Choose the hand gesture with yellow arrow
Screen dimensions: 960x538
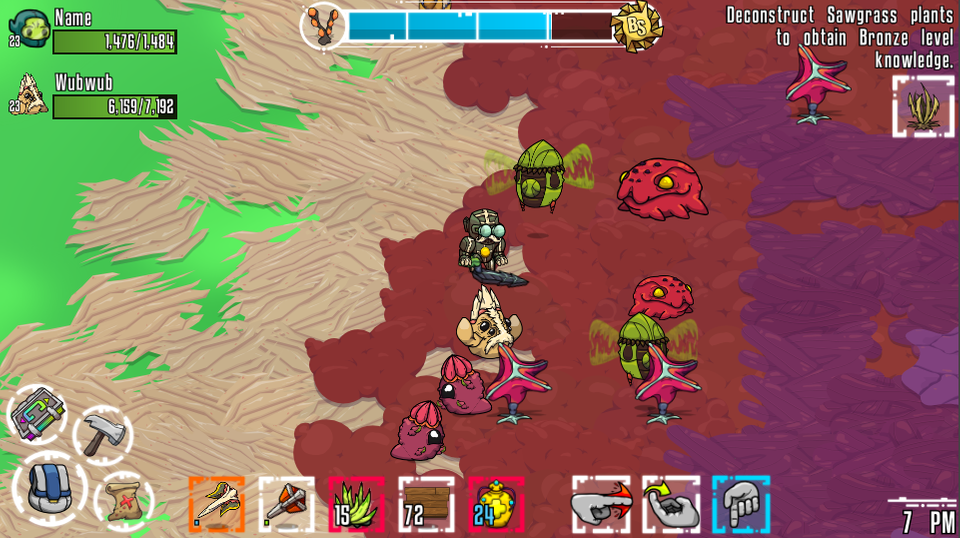tap(671, 503)
